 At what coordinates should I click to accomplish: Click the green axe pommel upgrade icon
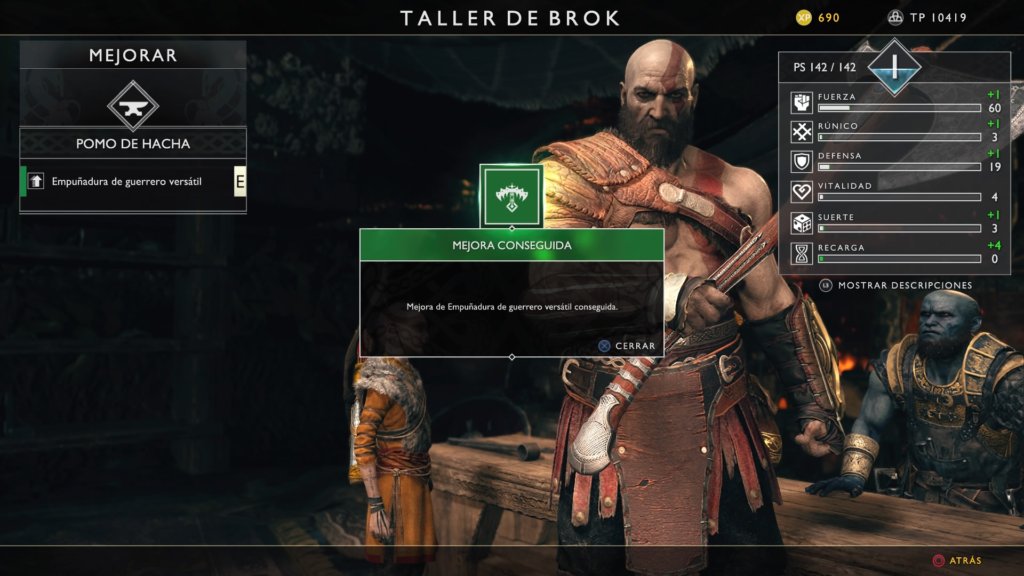[x=512, y=196]
